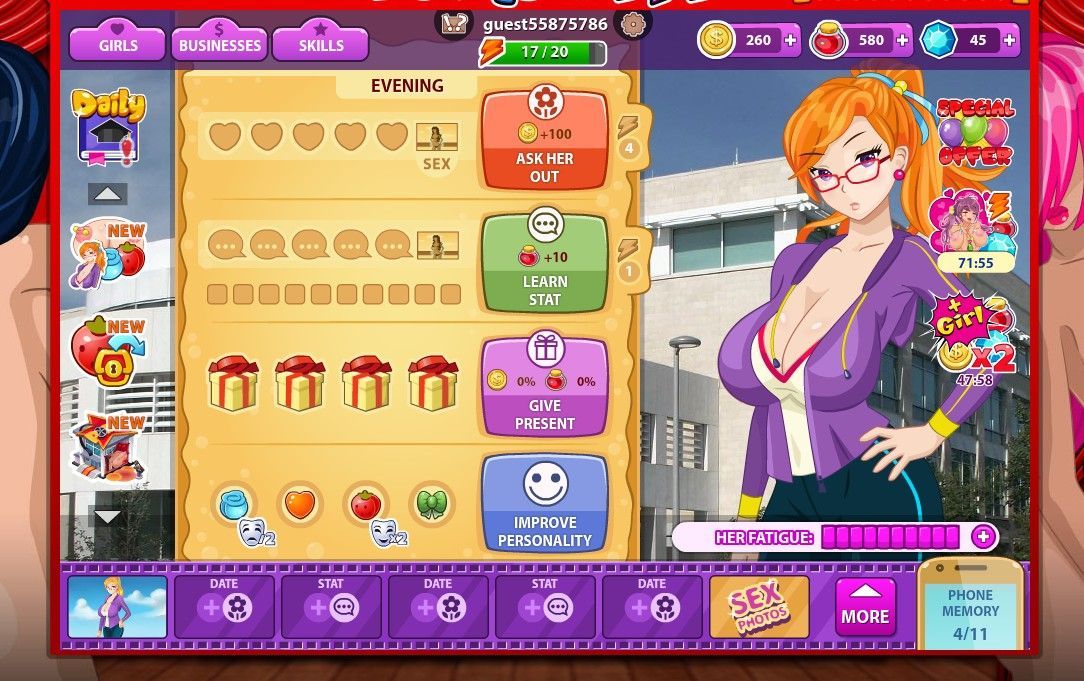
Task: Choose the Learn Stat button
Action: 545,262
